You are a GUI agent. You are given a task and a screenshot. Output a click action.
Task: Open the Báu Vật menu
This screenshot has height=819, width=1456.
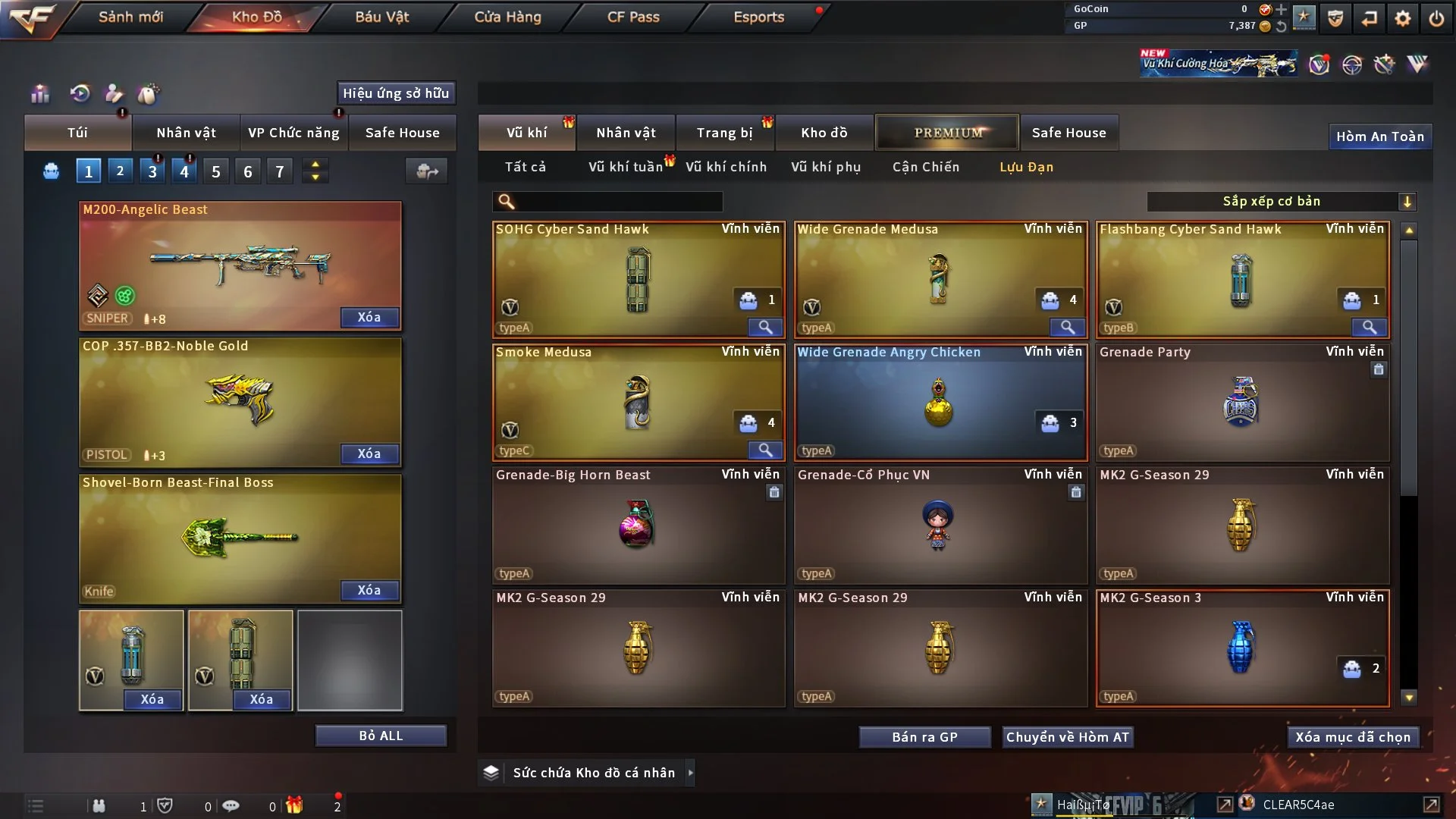(381, 17)
